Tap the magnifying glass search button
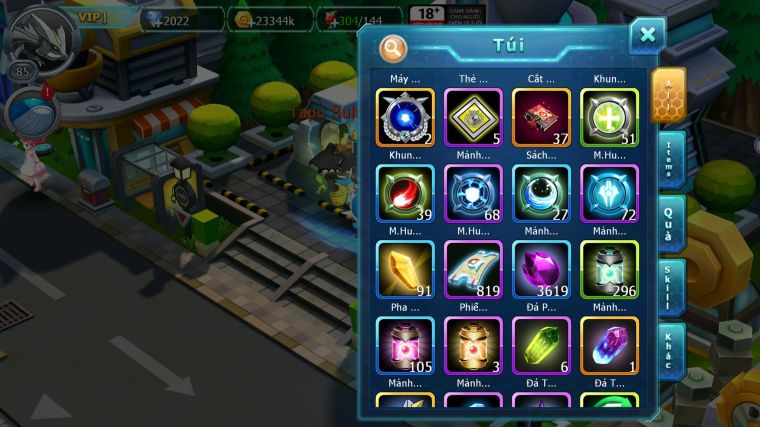Image resolution: width=760 pixels, height=427 pixels. click(x=393, y=47)
